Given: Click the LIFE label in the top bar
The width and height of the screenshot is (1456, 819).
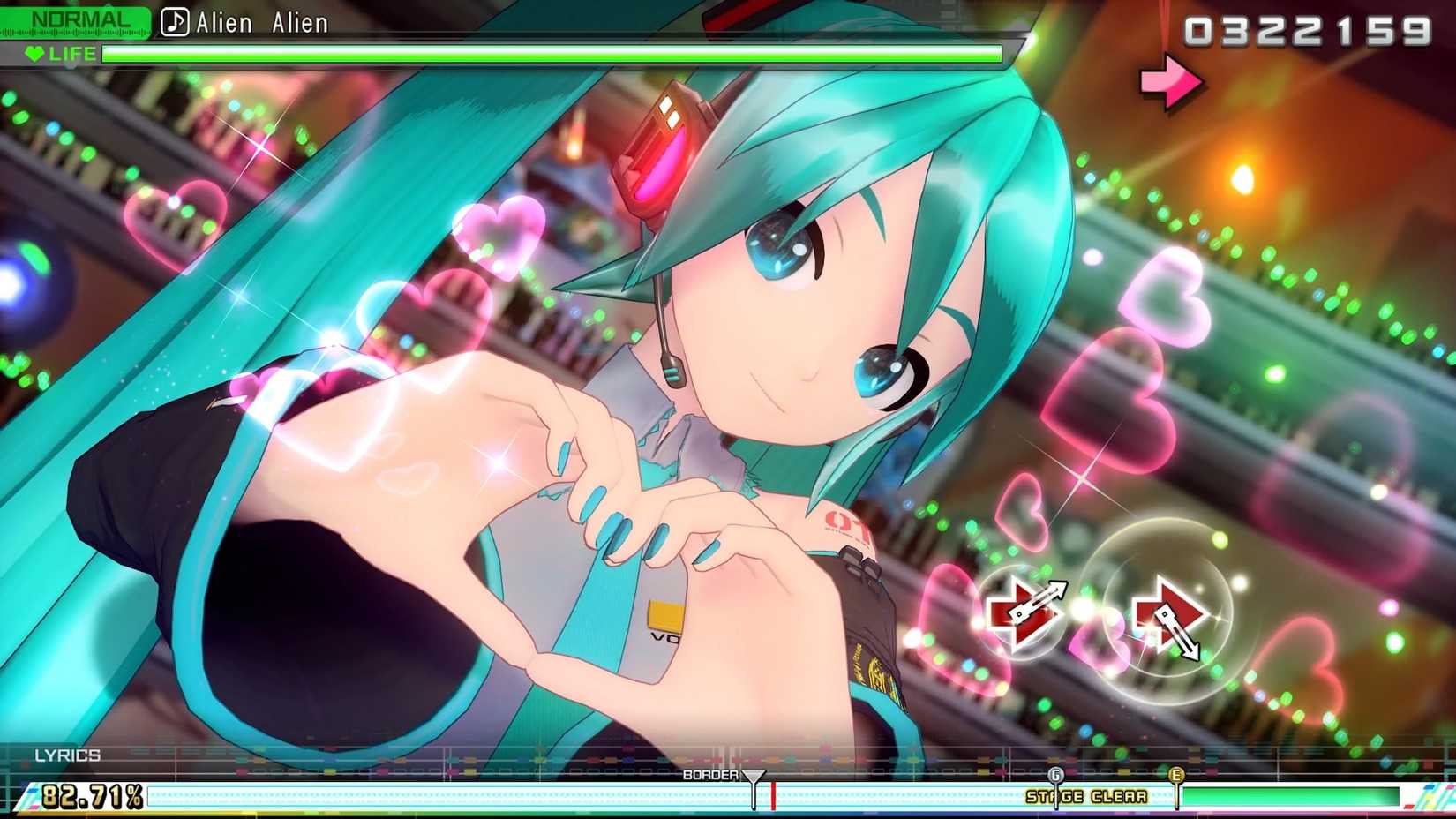Looking at the screenshot, I should tap(72, 53).
